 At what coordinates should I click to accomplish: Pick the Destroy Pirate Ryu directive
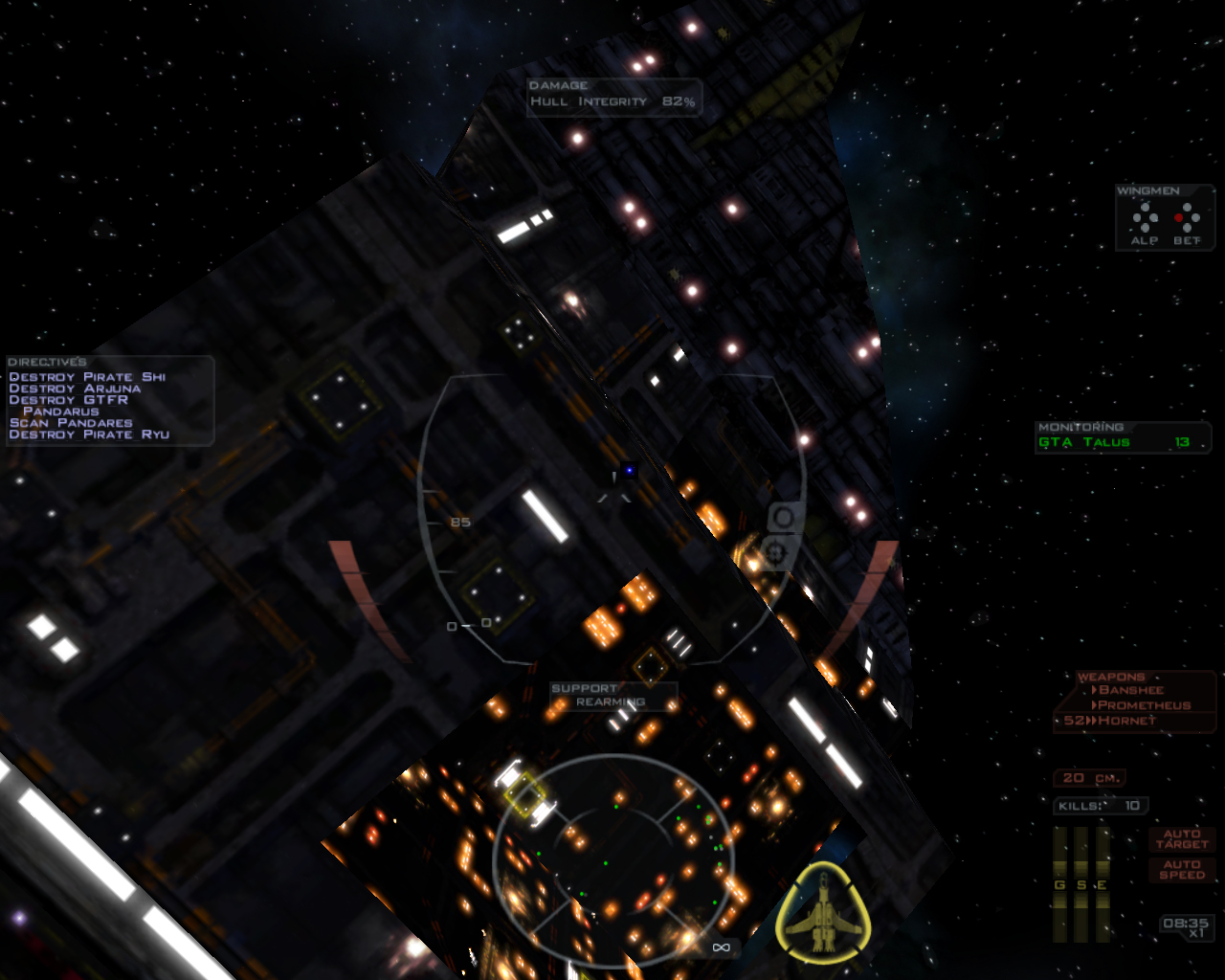pos(89,434)
